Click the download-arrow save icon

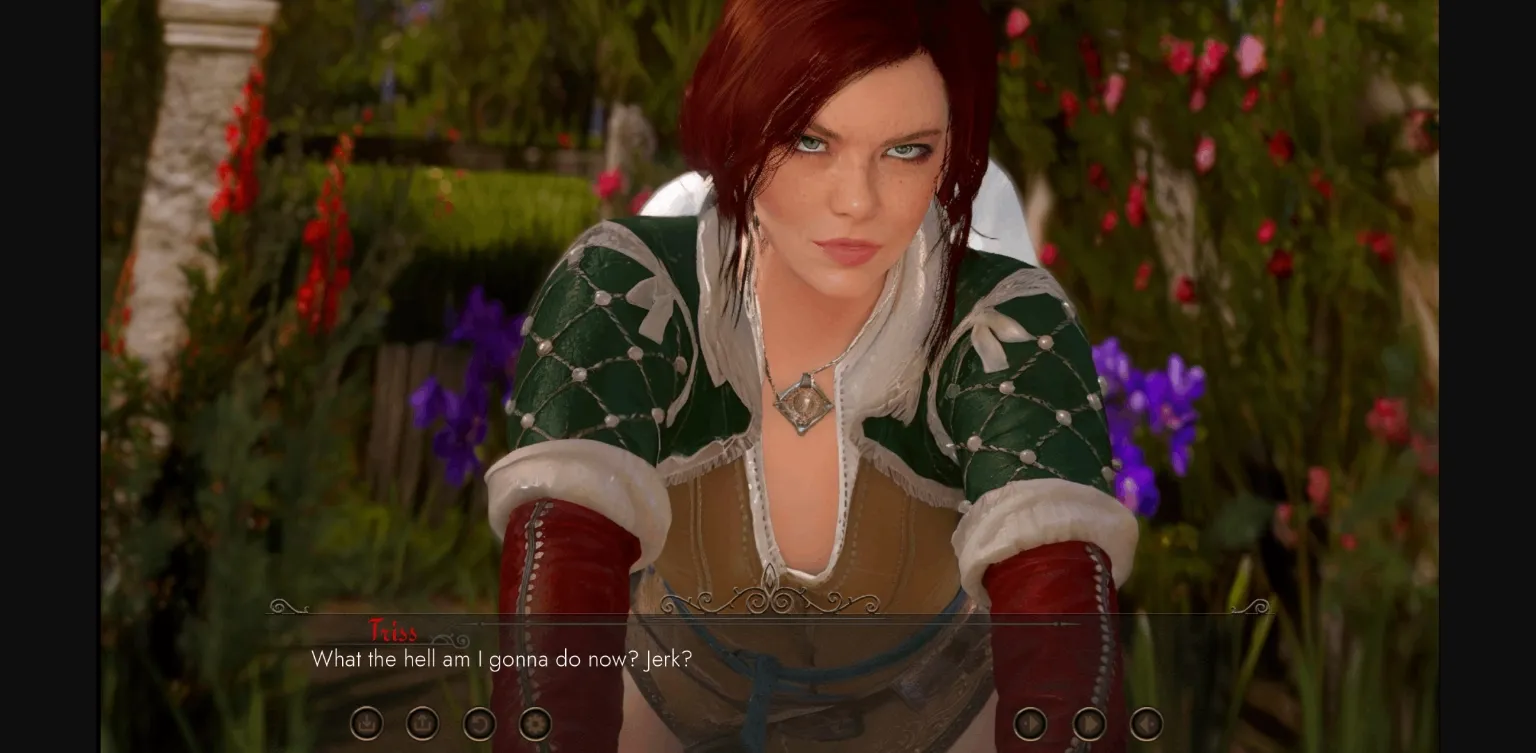click(367, 723)
